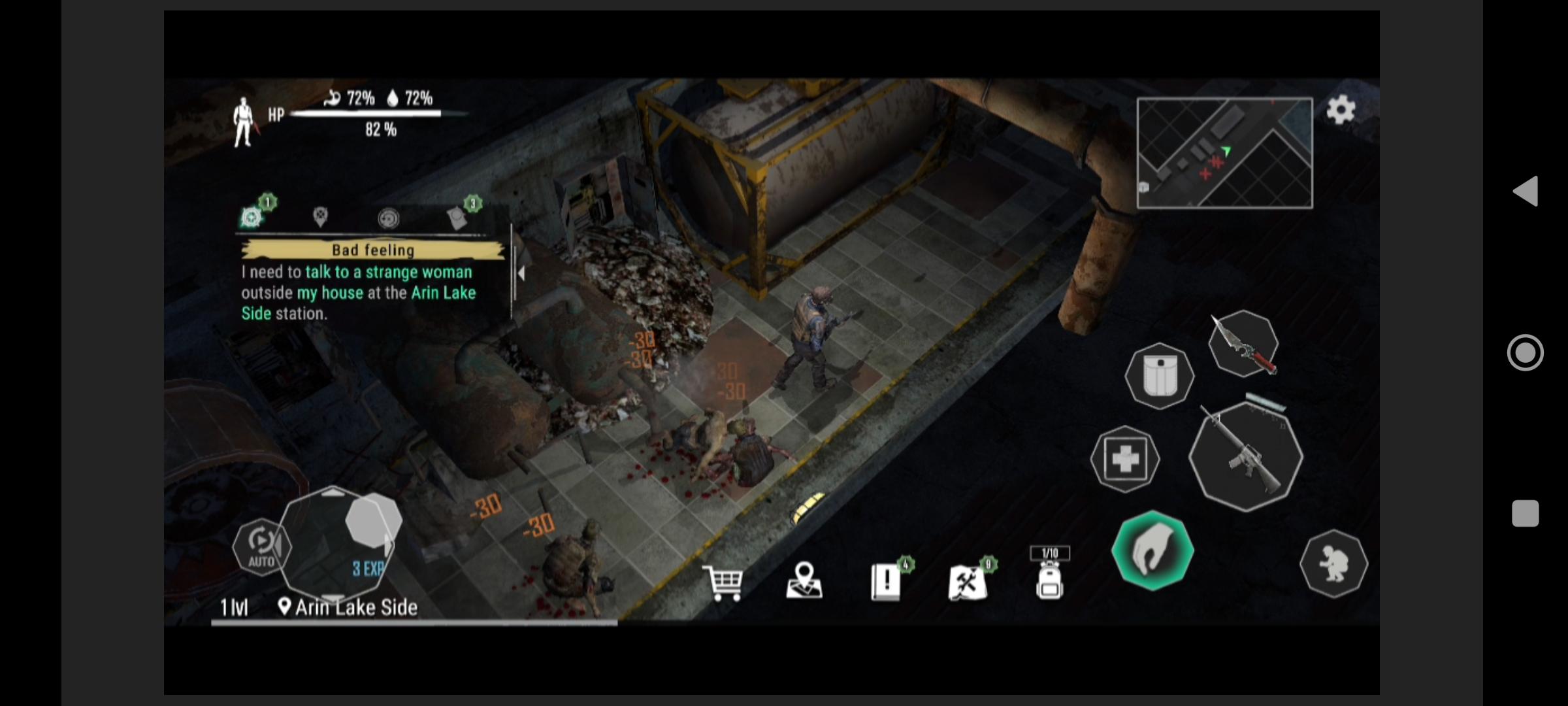Screen dimensions: 1568x706
Task: Open the quest journal with 4 notifications
Action: [x=887, y=583]
